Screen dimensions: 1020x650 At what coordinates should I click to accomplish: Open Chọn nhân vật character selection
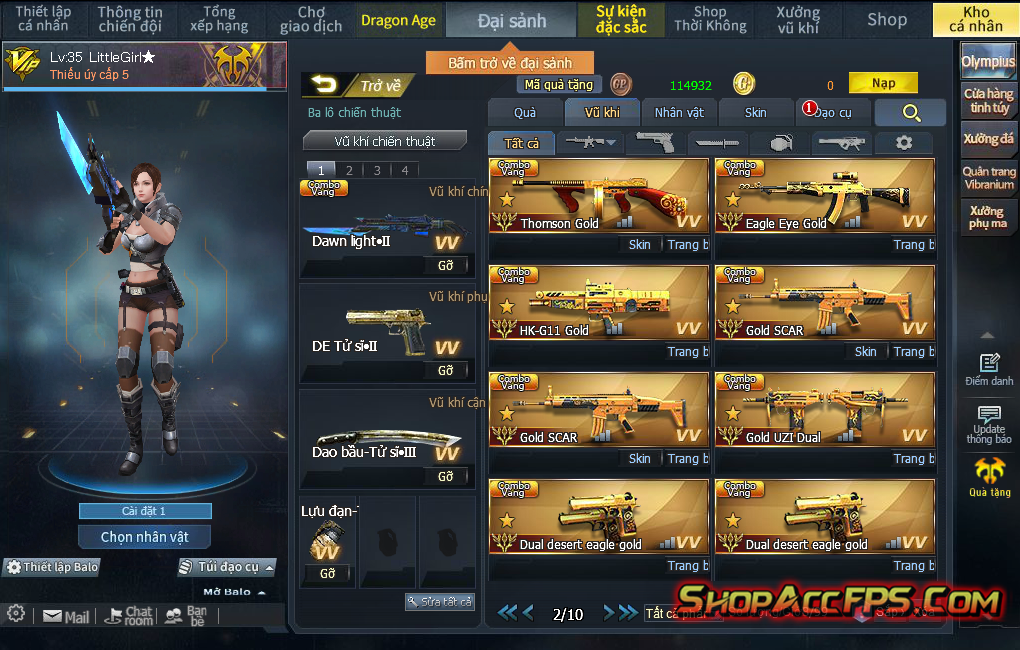coord(145,537)
